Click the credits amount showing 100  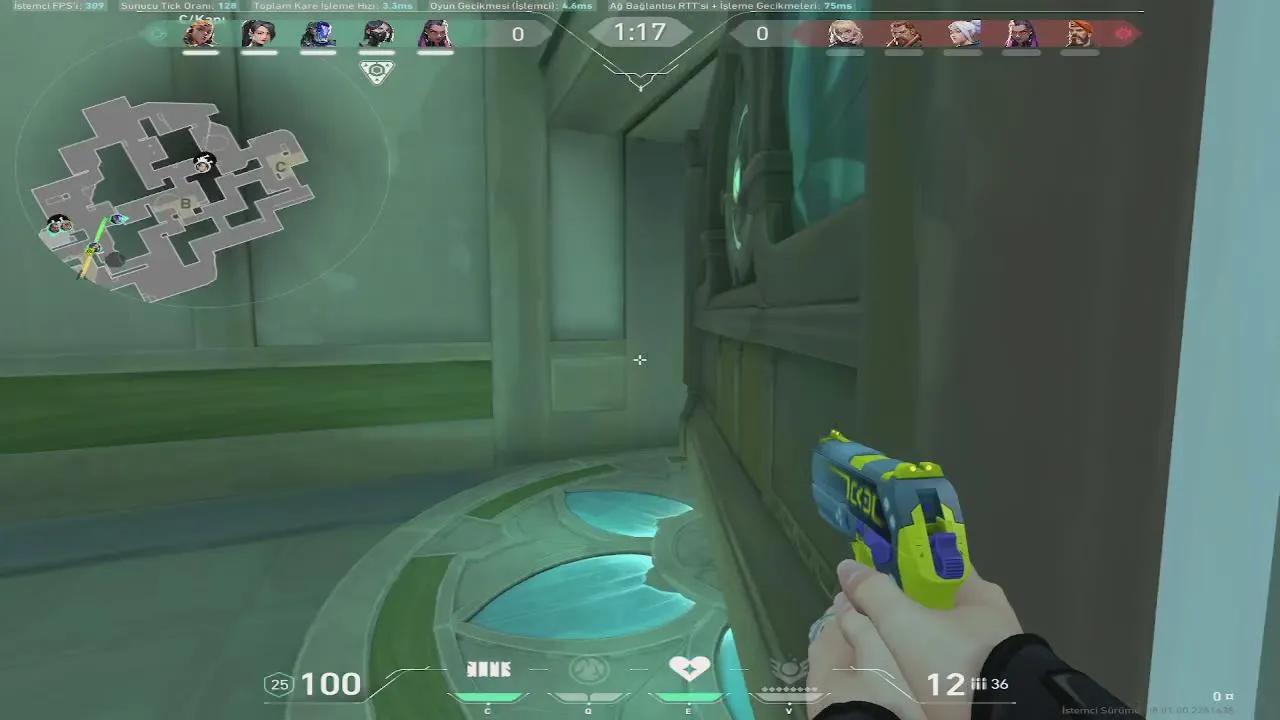[x=330, y=684]
